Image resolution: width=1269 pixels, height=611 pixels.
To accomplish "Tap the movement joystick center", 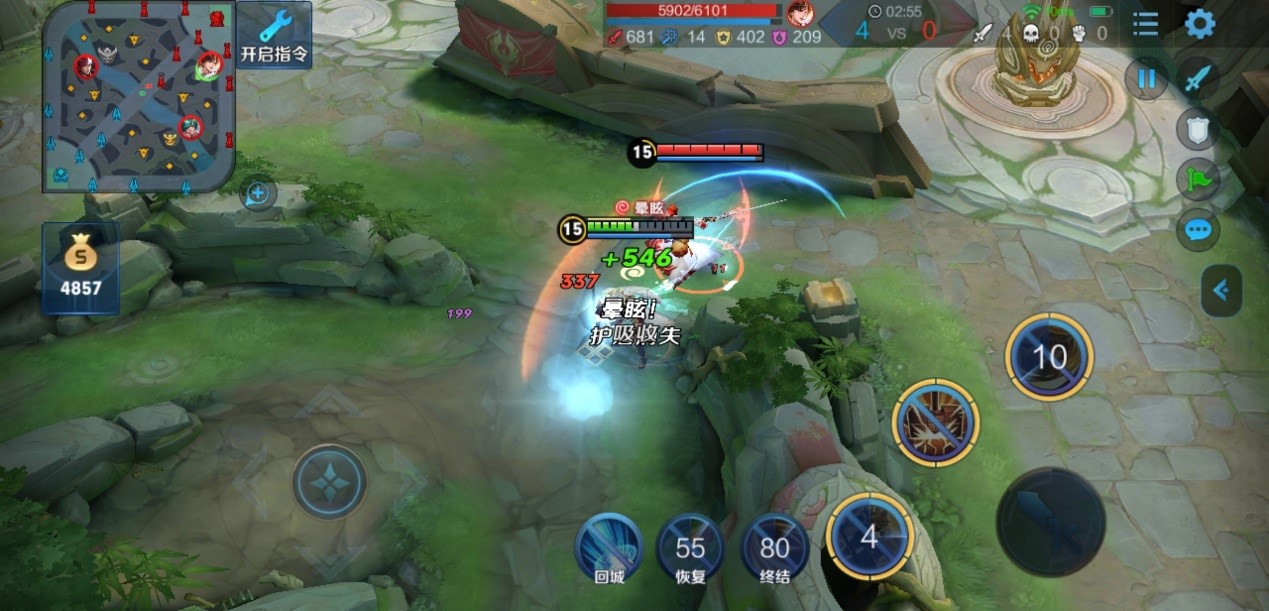I will click(x=329, y=481).
